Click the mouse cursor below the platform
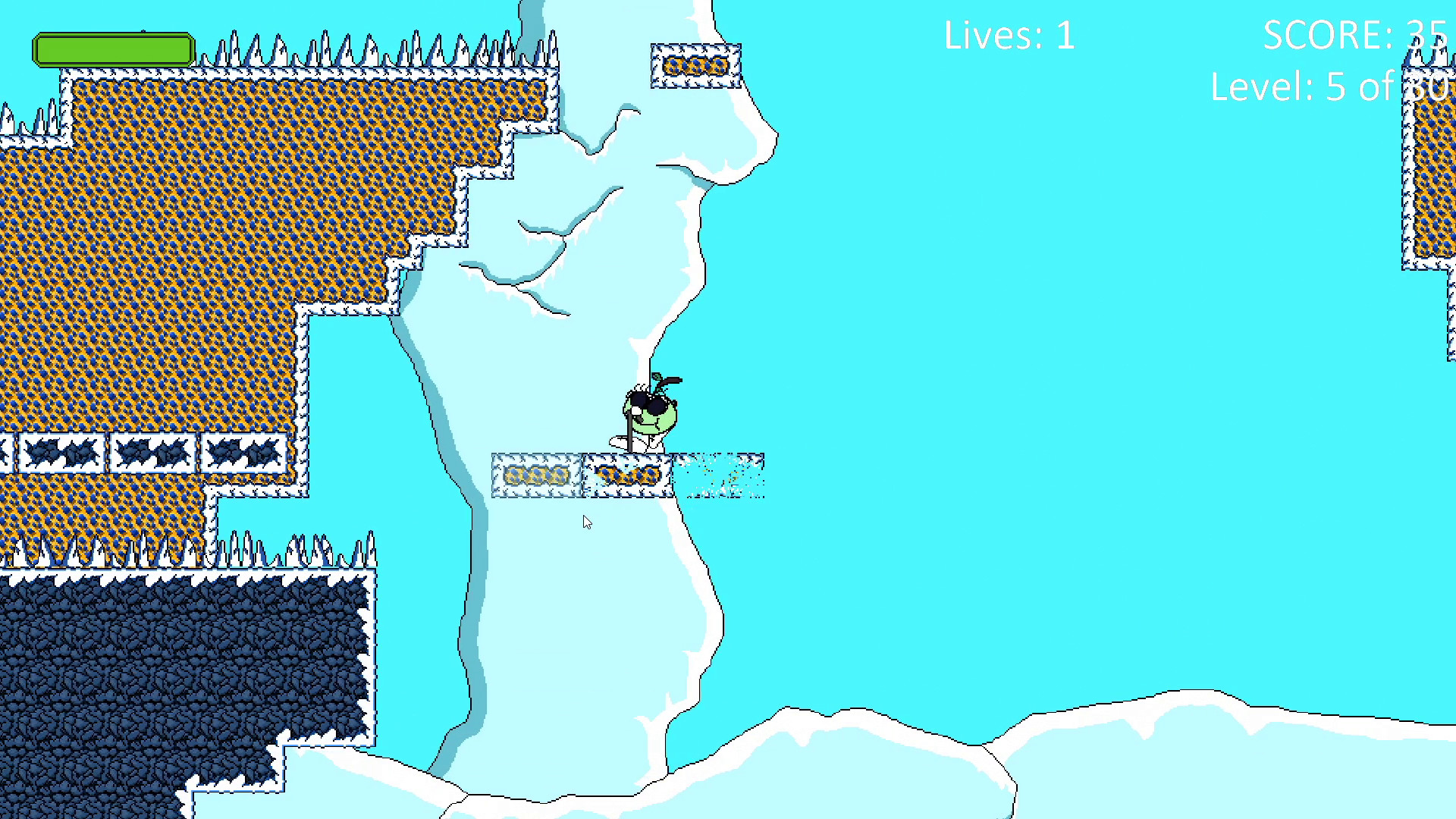The width and height of the screenshot is (1456, 819). click(585, 522)
